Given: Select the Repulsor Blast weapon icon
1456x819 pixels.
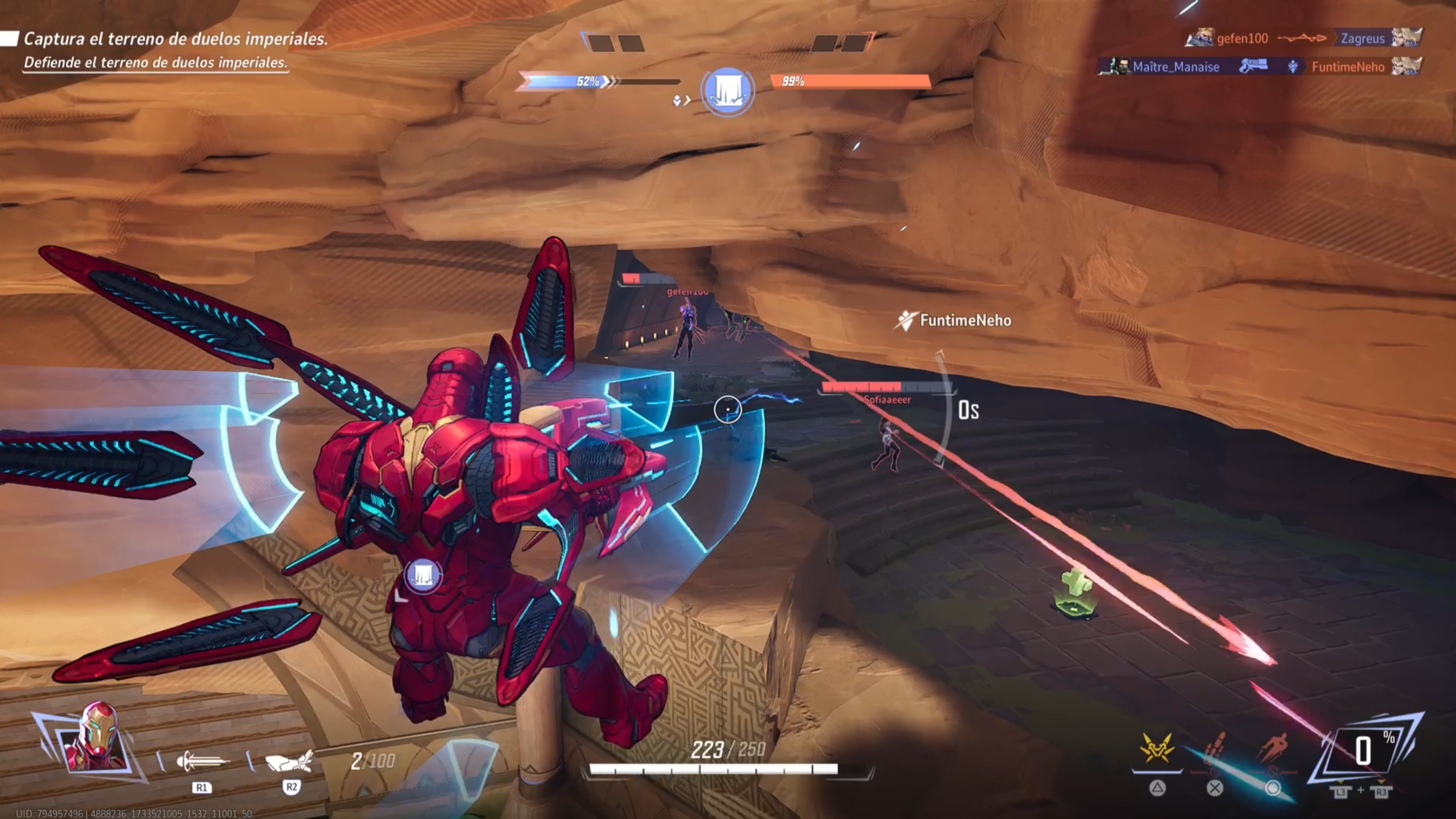Looking at the screenshot, I should point(201,762).
